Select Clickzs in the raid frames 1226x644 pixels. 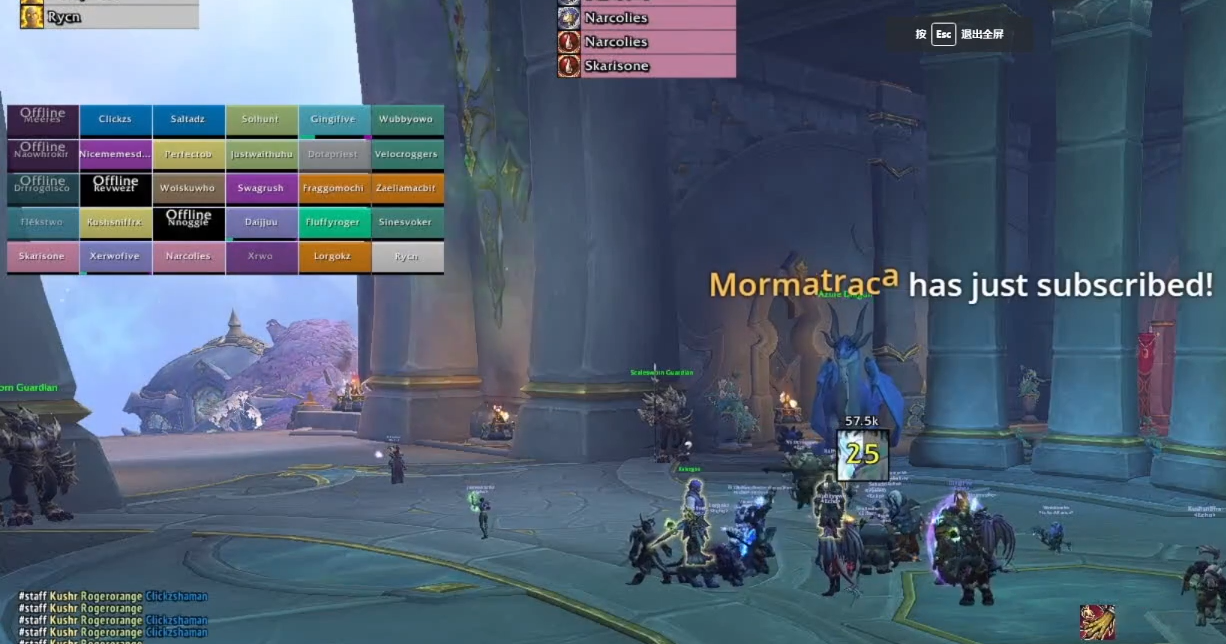click(115, 120)
